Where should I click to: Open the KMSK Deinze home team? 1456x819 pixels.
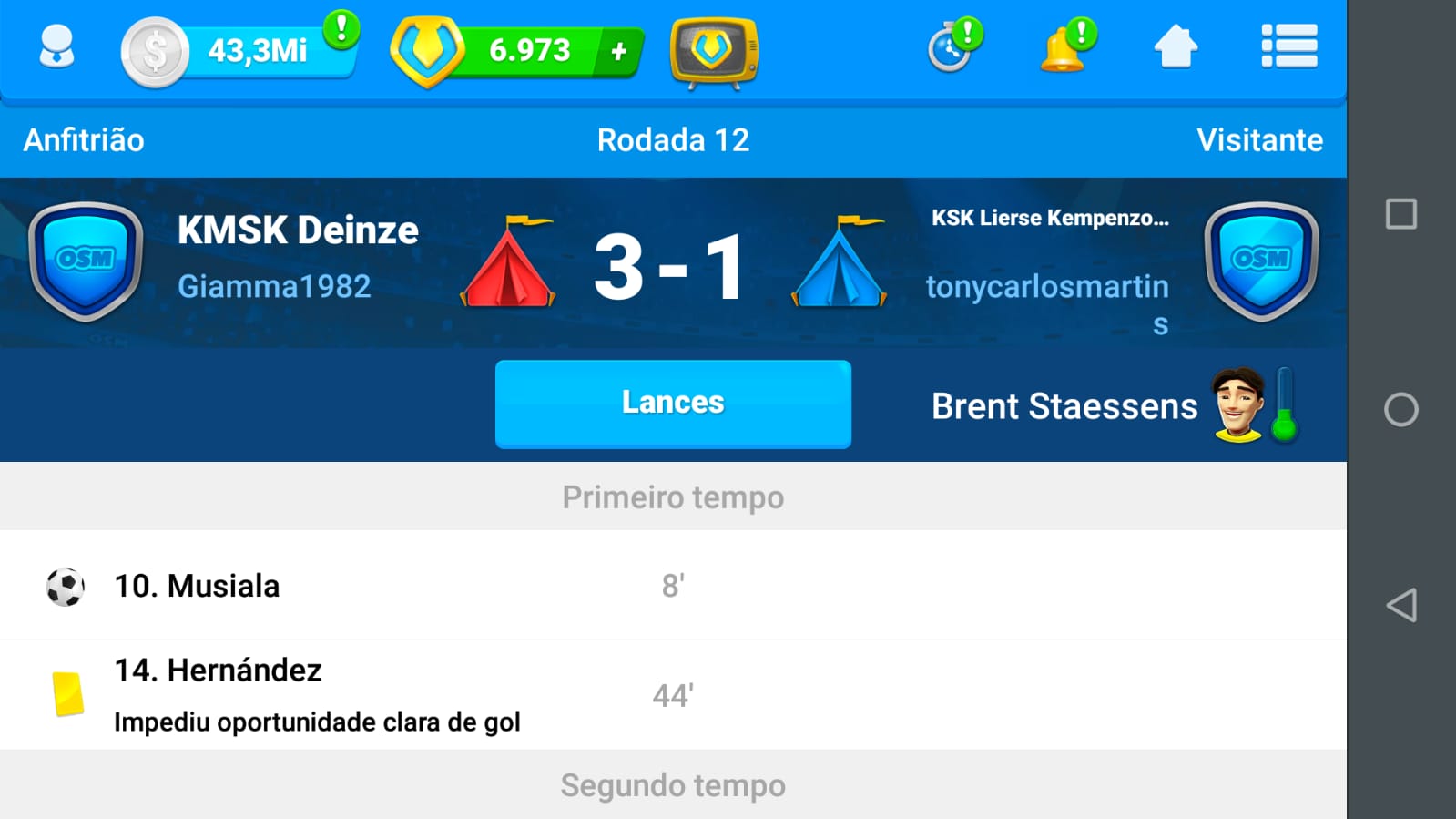point(298,230)
